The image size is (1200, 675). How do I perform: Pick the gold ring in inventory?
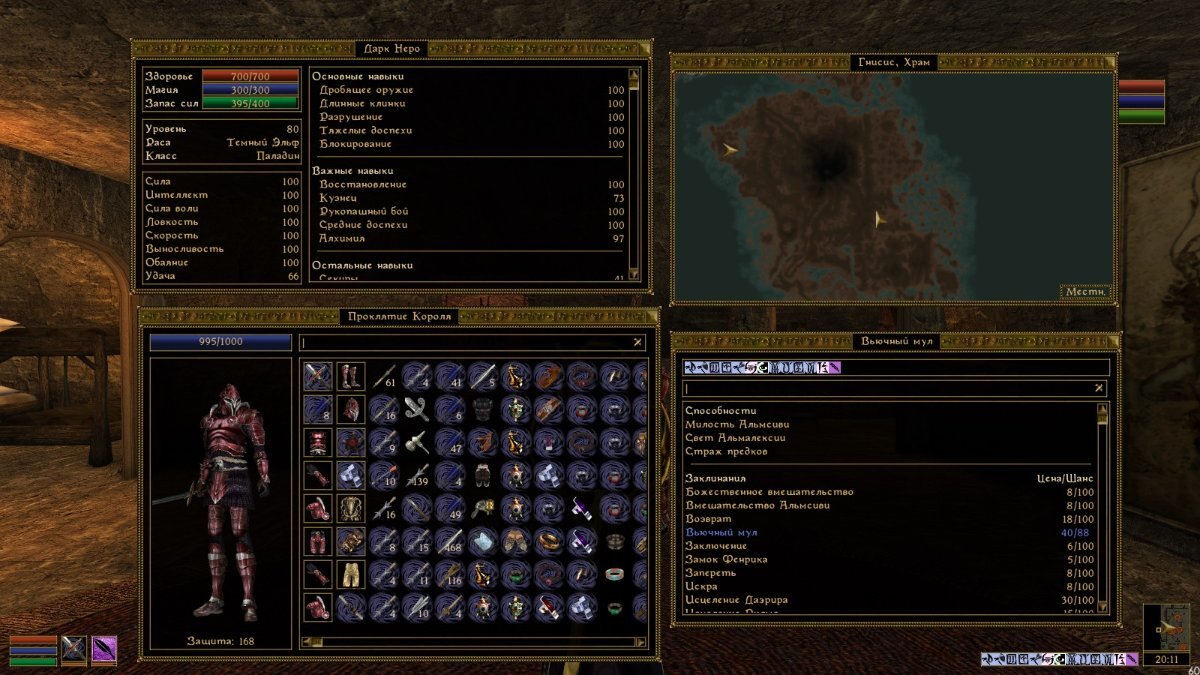pyautogui.click(x=549, y=542)
